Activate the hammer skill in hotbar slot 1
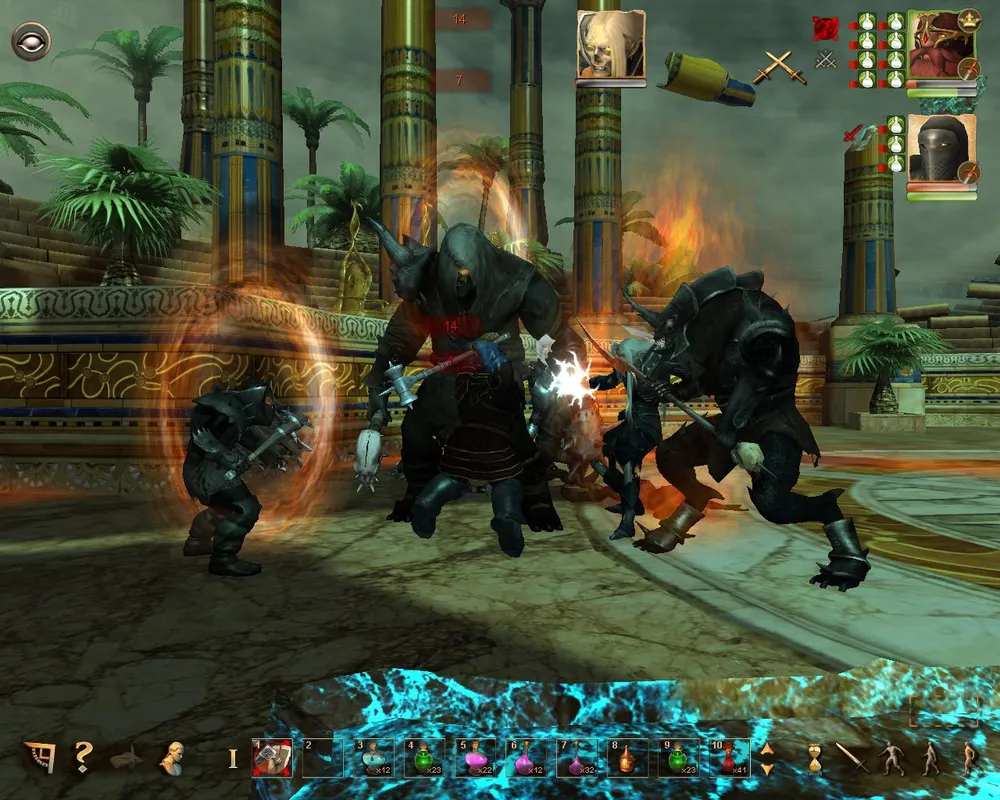 [272, 758]
